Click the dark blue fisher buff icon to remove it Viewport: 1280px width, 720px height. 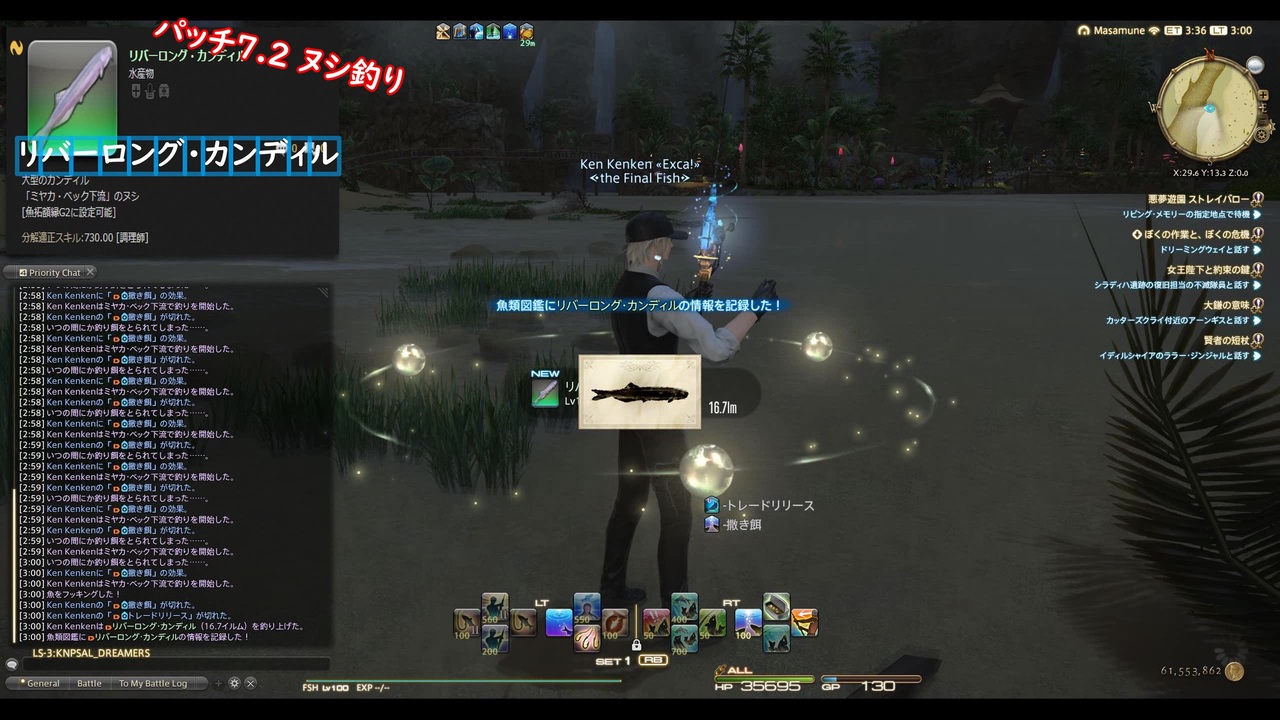(510, 31)
